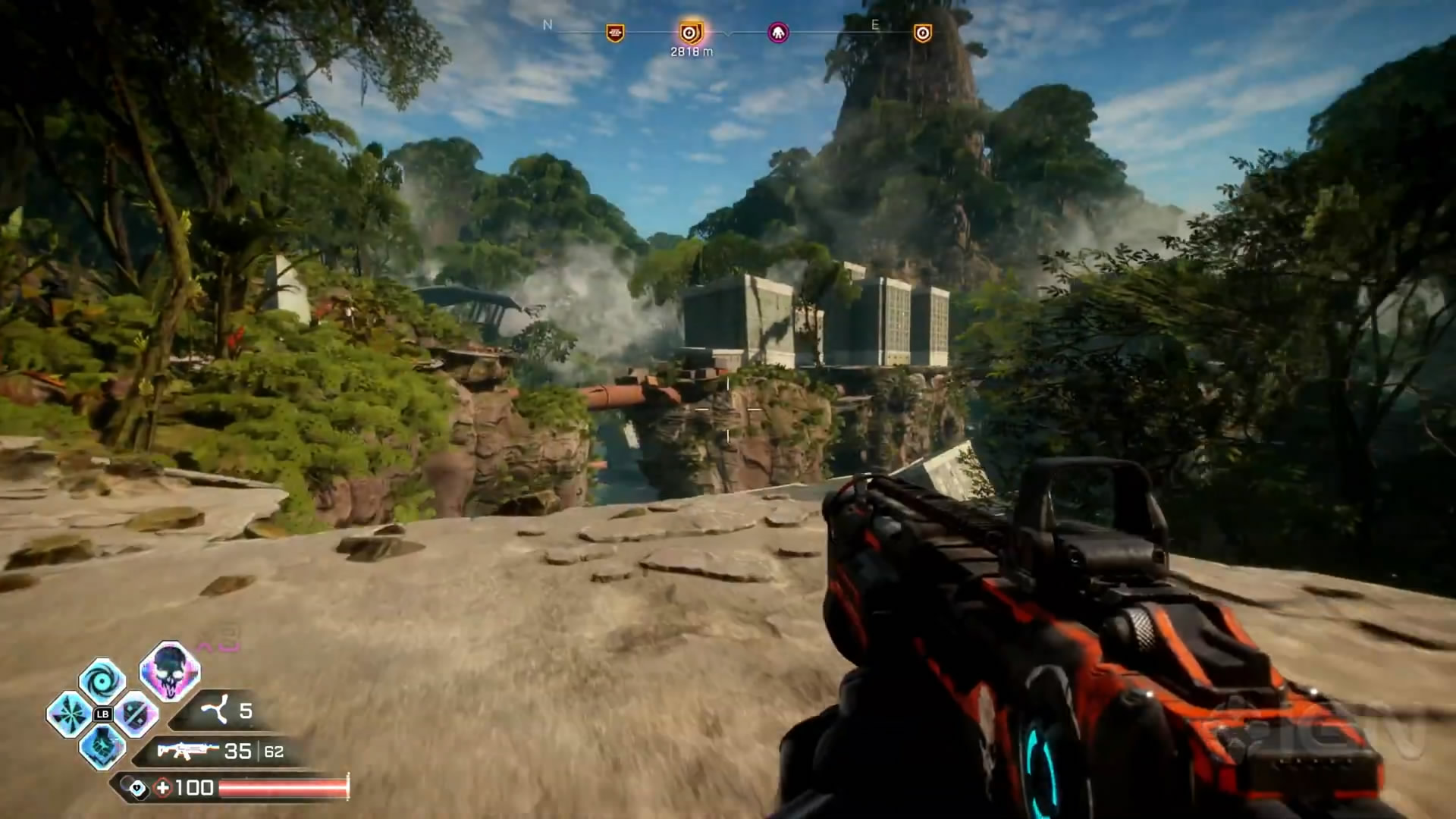The image size is (1456, 819).
Task: Click the shield marker right of E
Action: pyautogui.click(x=922, y=33)
